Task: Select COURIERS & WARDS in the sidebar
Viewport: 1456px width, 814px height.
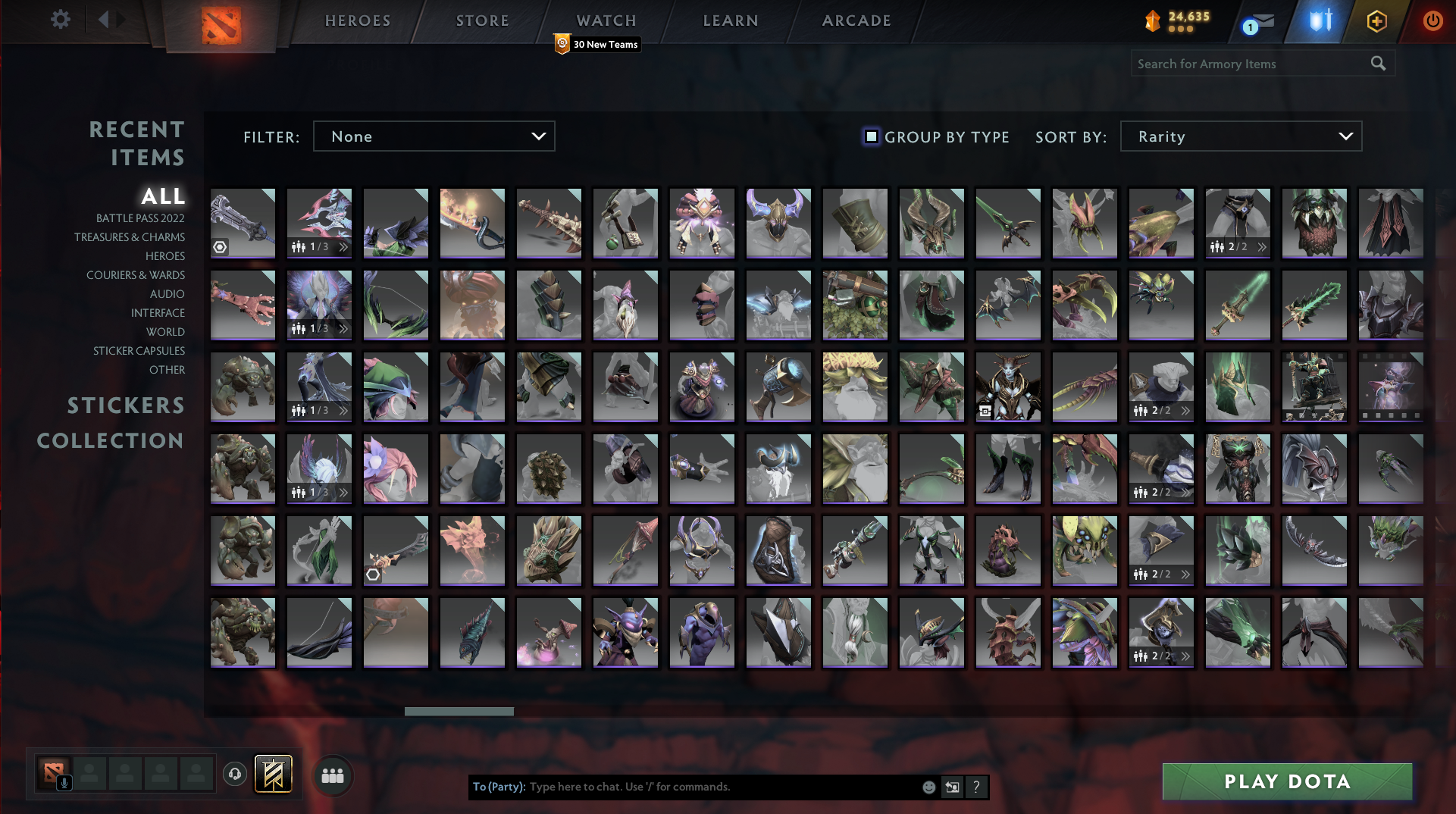Action: [136, 275]
